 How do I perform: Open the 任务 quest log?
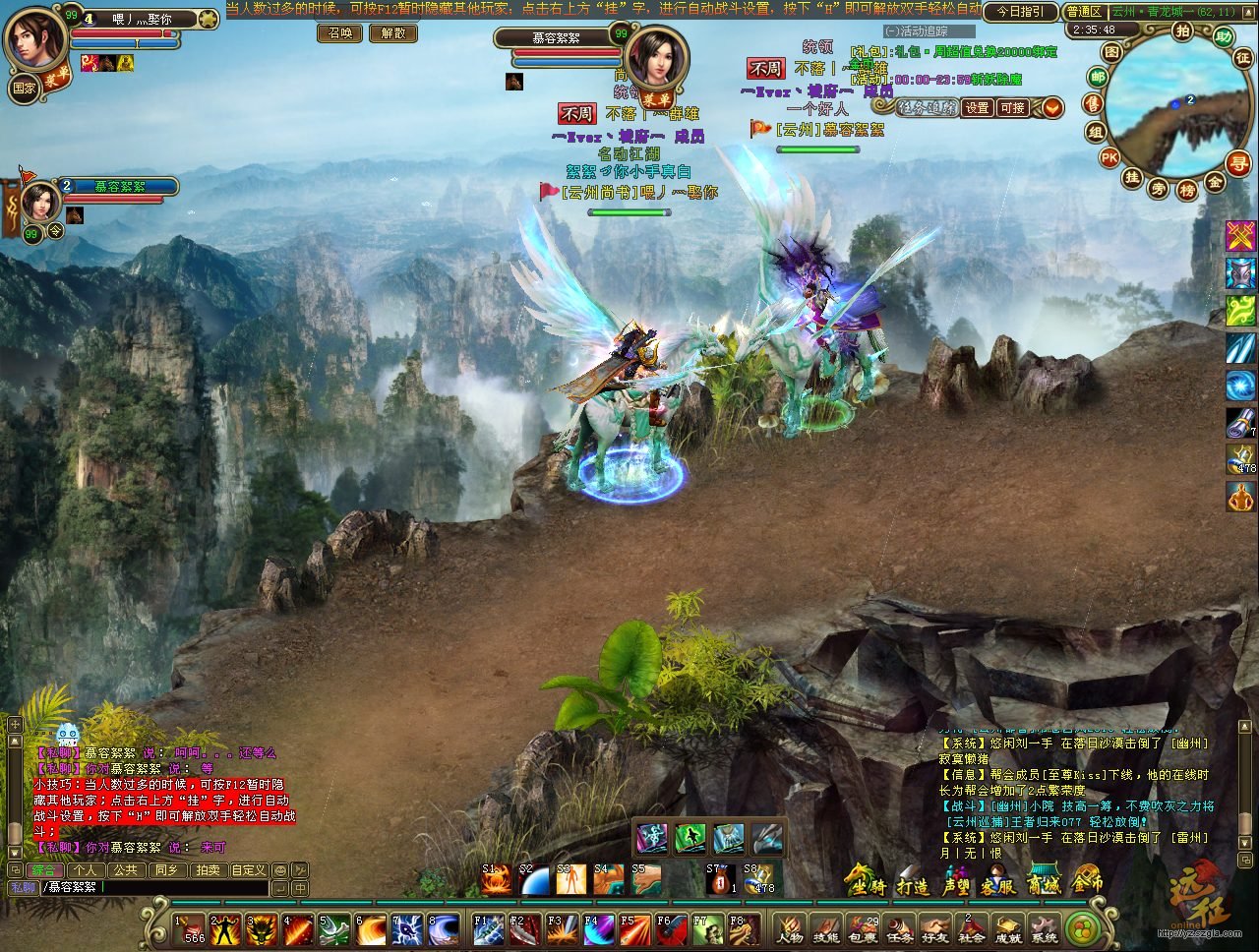pyautogui.click(x=898, y=928)
